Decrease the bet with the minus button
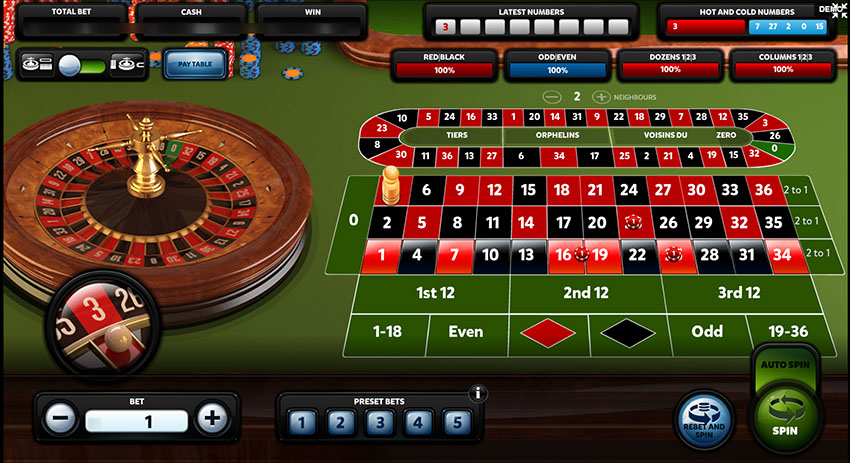 pyautogui.click(x=62, y=418)
